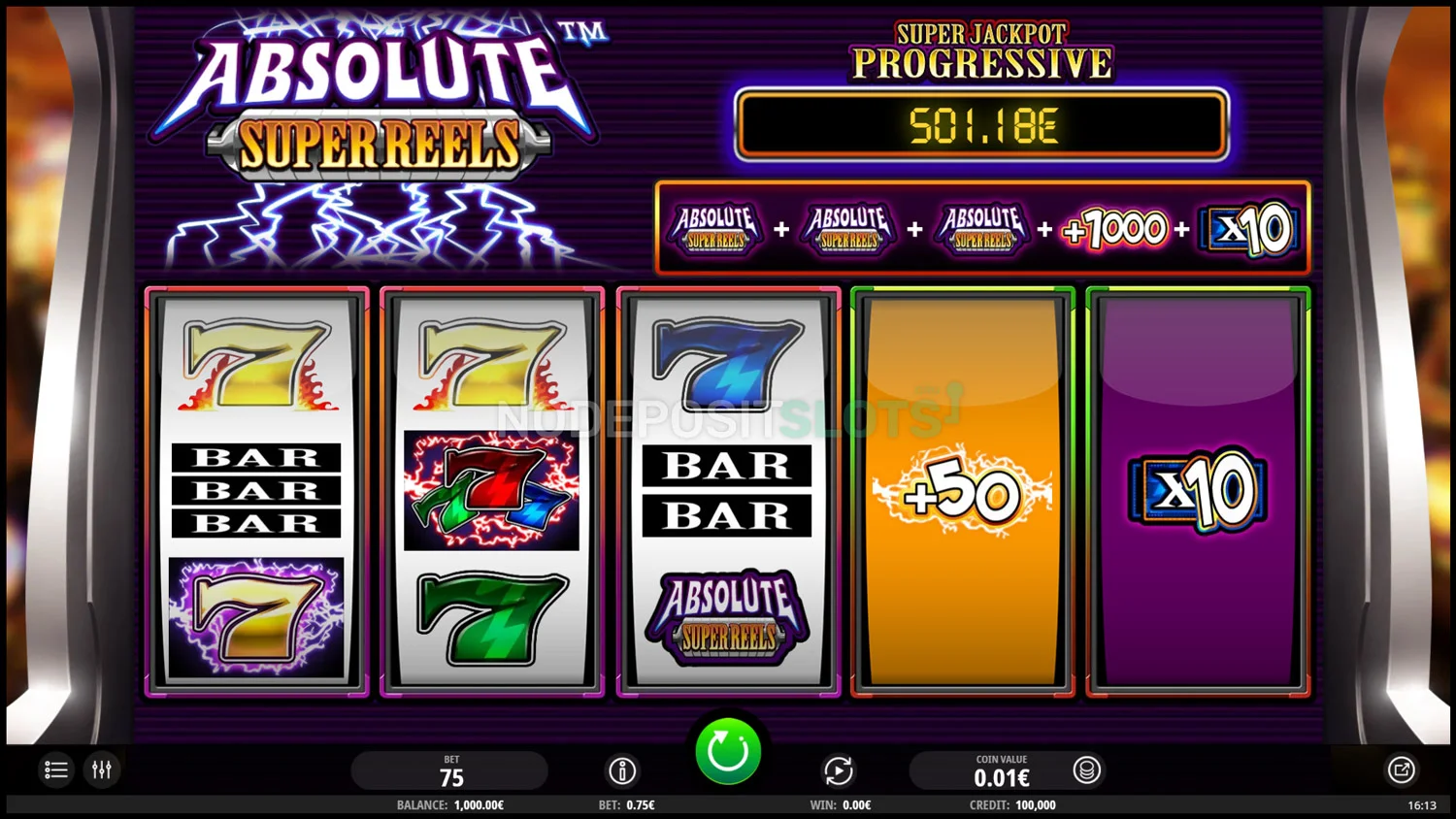Click the exit game icon
Image resolution: width=1456 pixels, height=819 pixels.
click(x=1401, y=770)
